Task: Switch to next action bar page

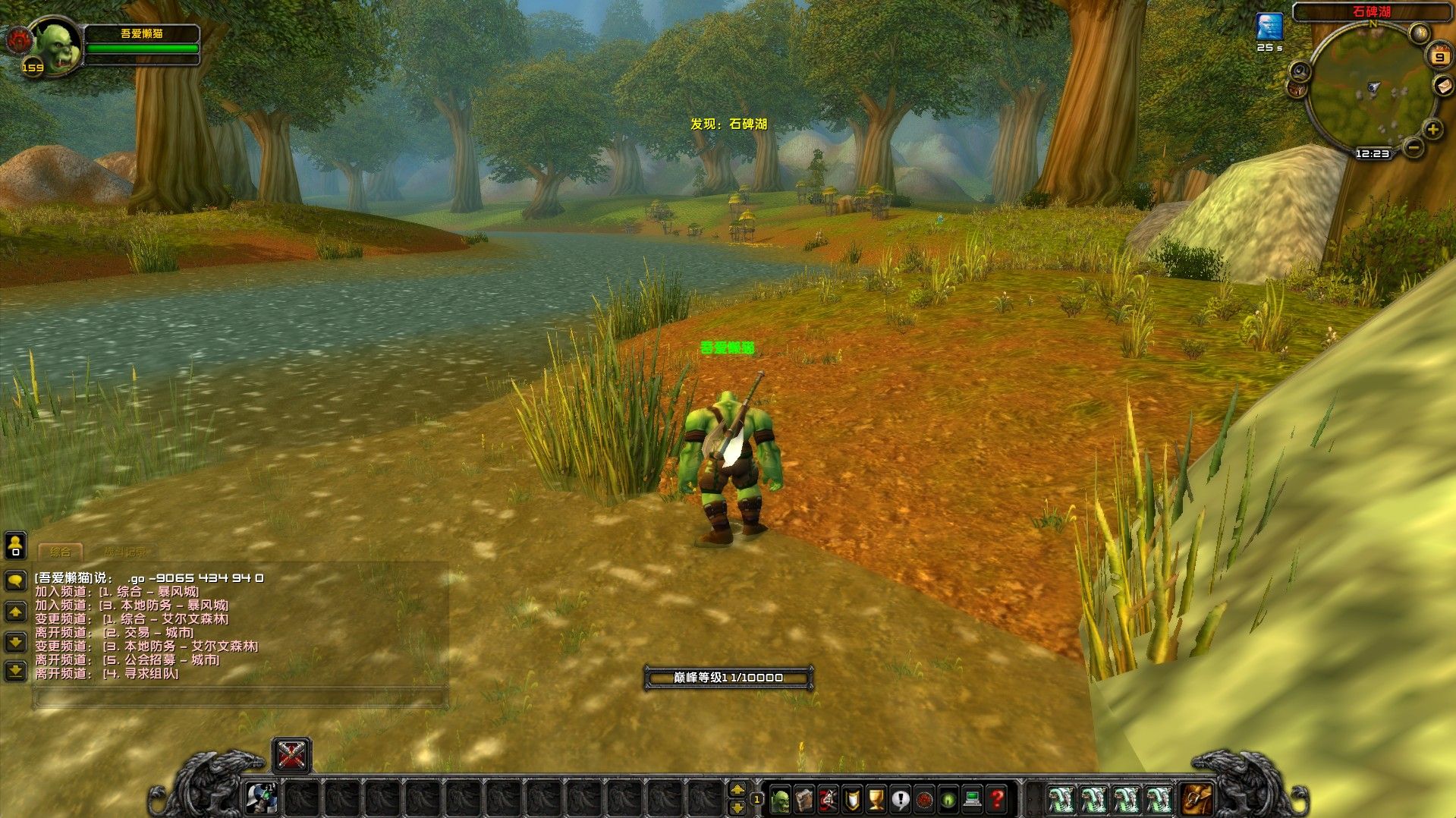Action: pos(737,790)
